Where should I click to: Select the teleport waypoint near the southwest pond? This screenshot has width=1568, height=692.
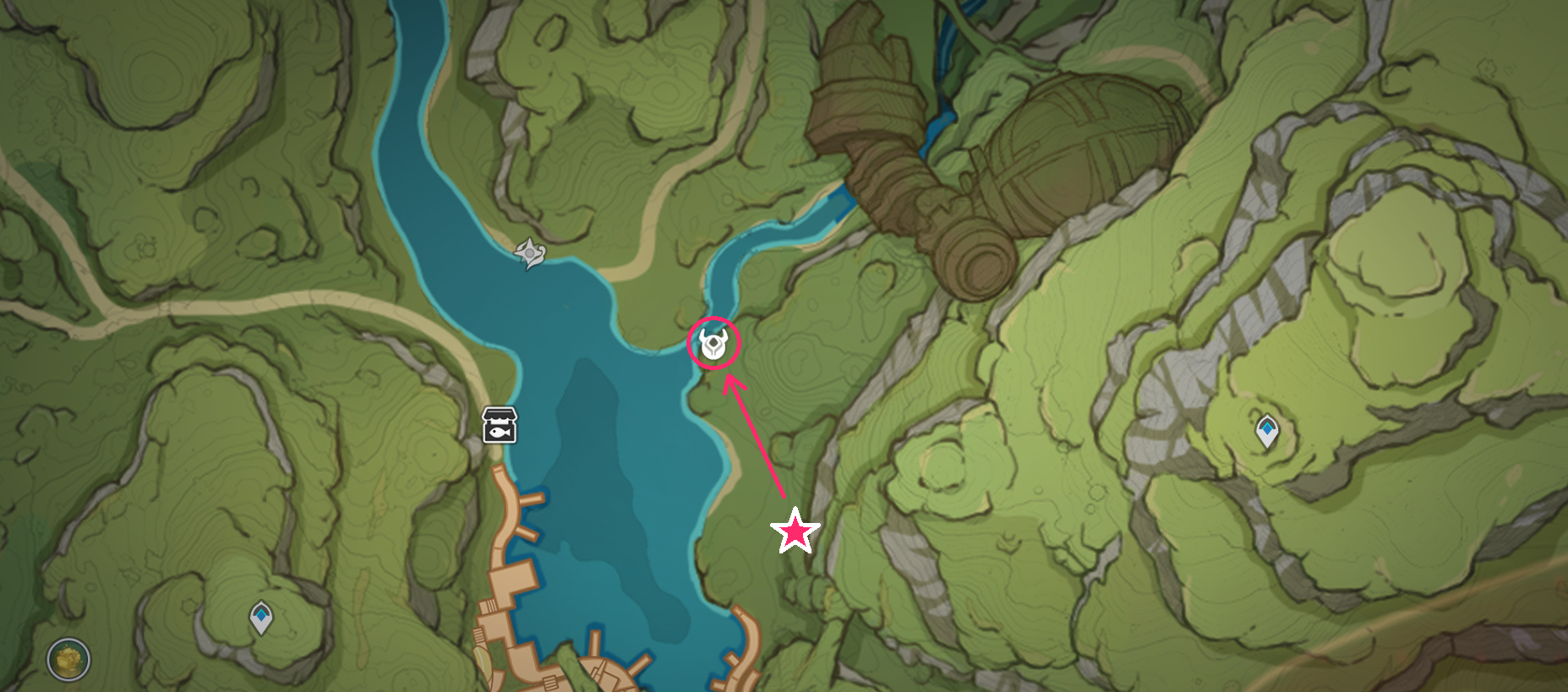(261, 618)
